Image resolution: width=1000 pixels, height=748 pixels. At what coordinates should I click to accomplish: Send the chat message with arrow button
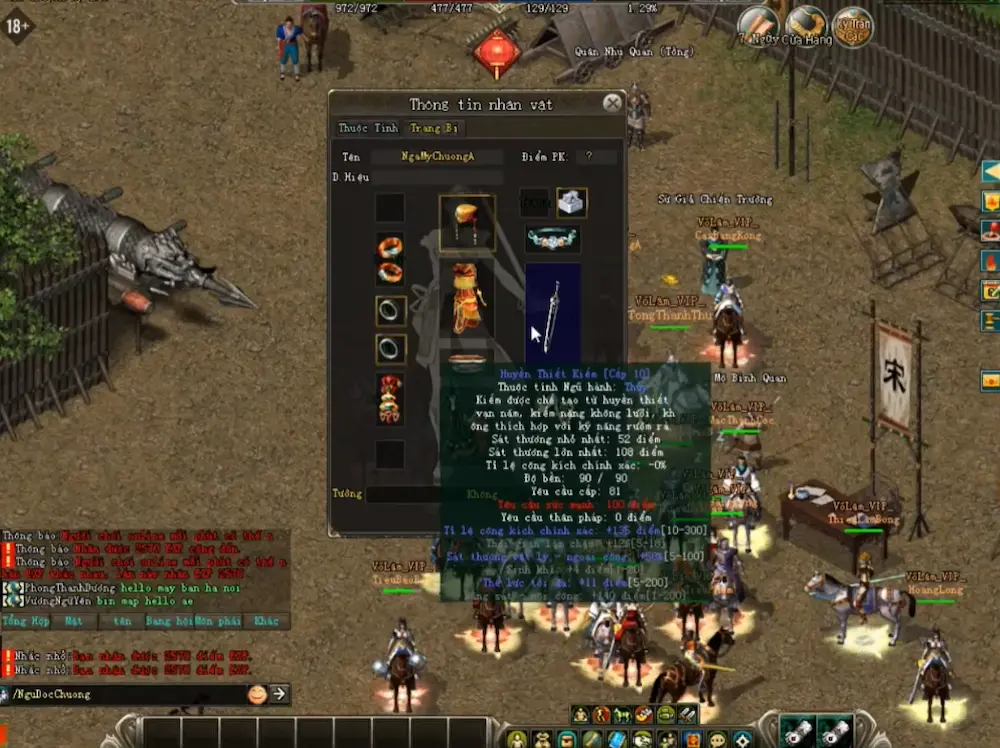click(279, 693)
